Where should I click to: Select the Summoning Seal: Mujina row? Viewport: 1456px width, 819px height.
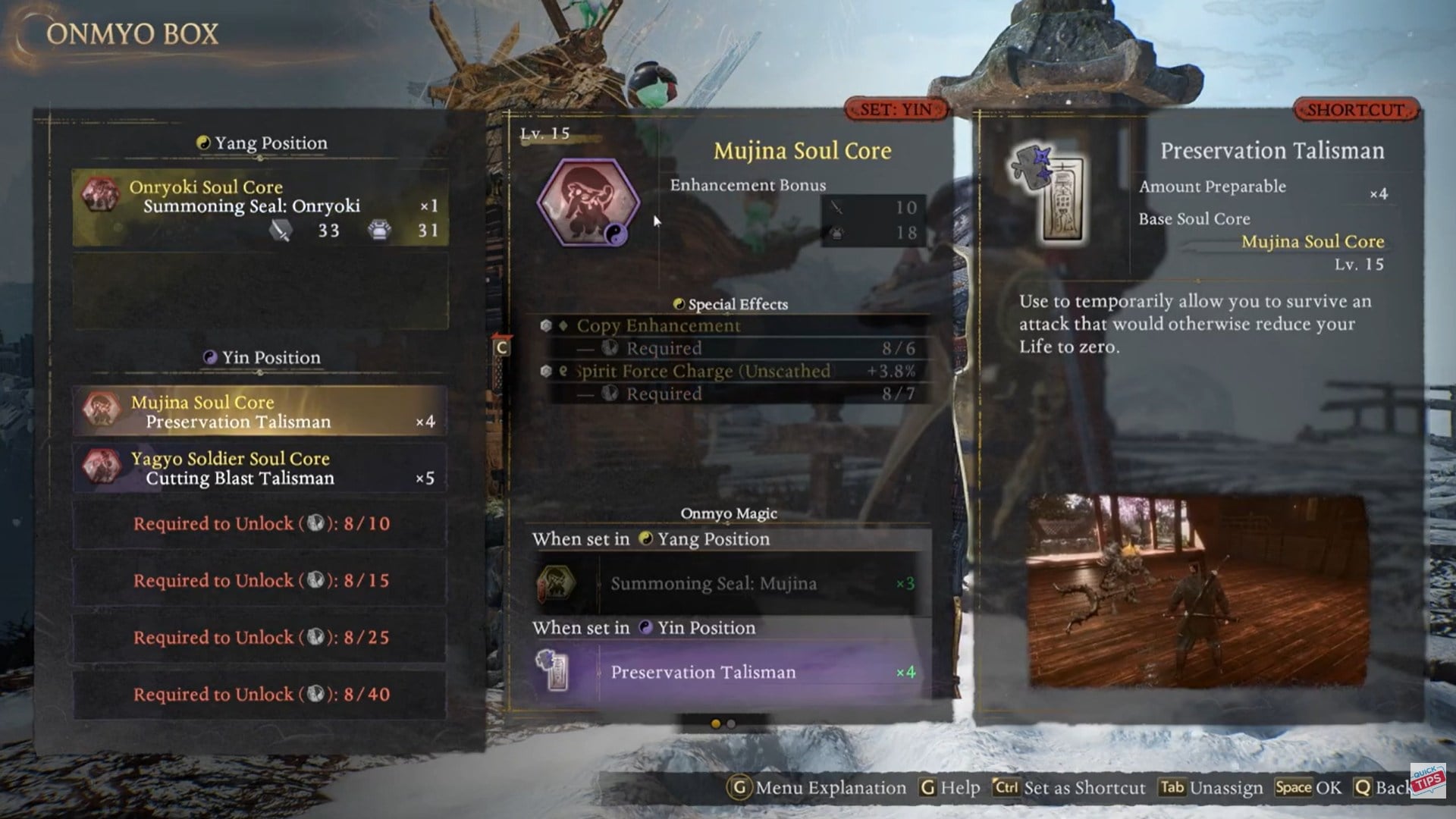[726, 583]
